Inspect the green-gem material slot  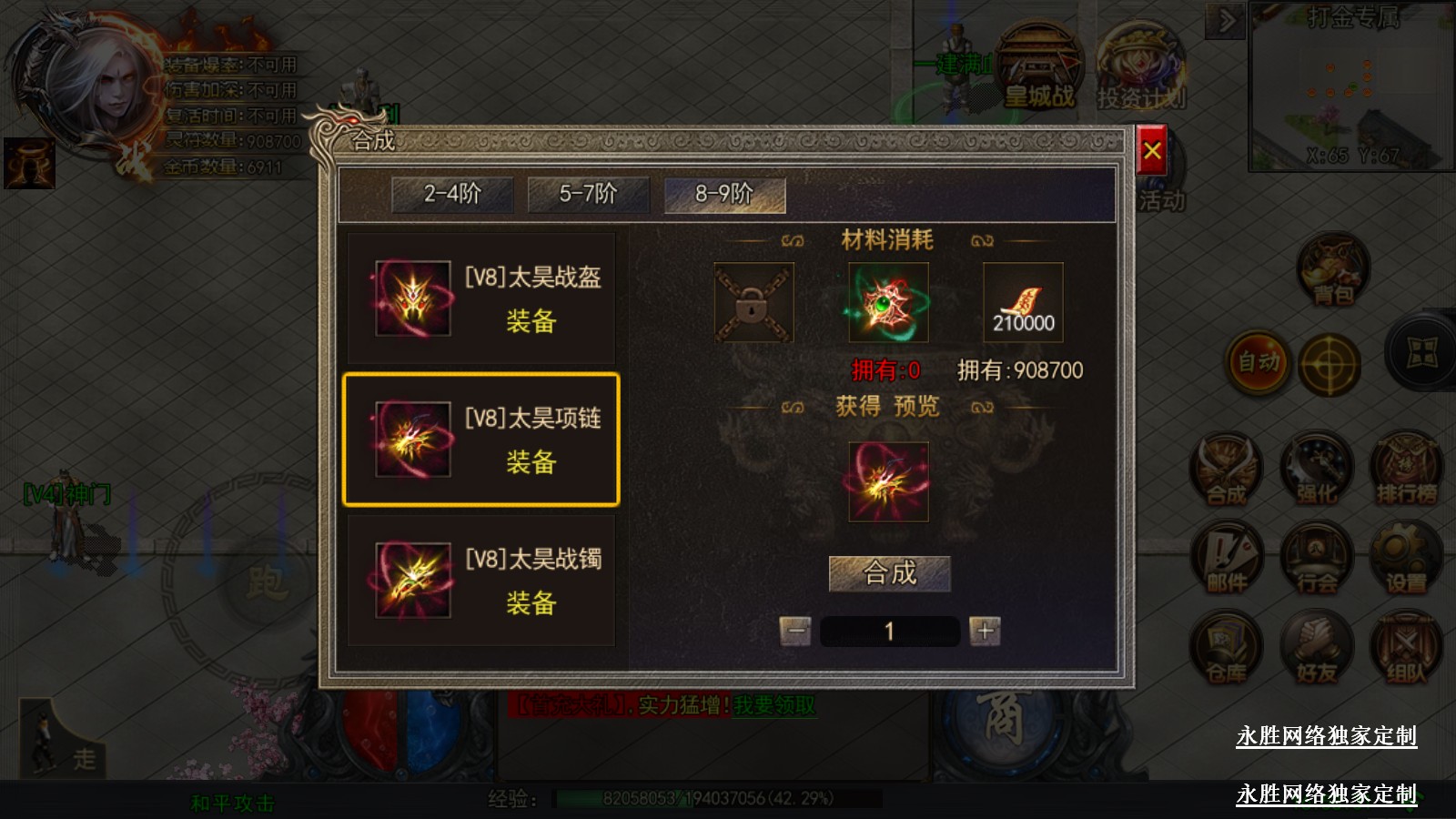(888, 303)
